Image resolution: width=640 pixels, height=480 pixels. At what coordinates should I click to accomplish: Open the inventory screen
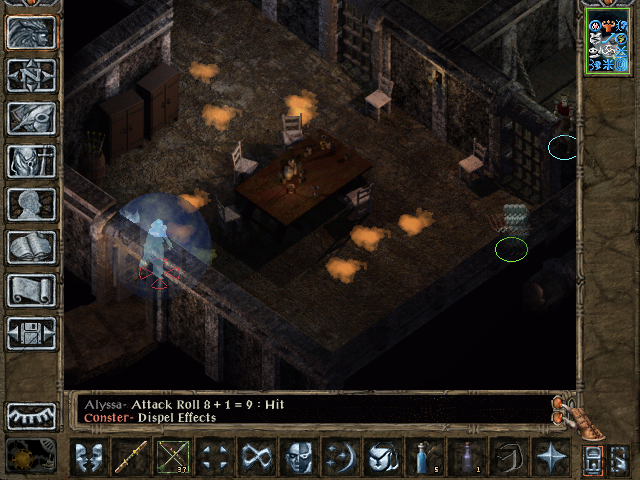[x=32, y=160]
